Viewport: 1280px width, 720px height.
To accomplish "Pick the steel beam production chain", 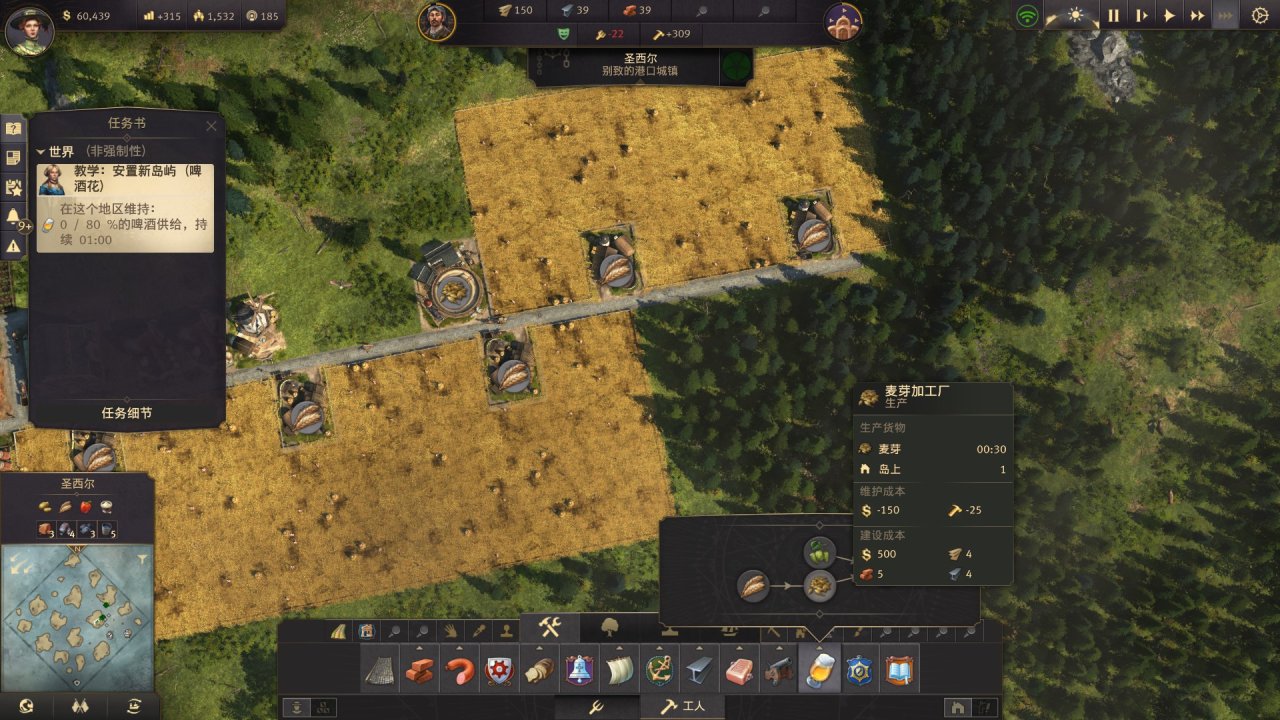I will pos(699,670).
